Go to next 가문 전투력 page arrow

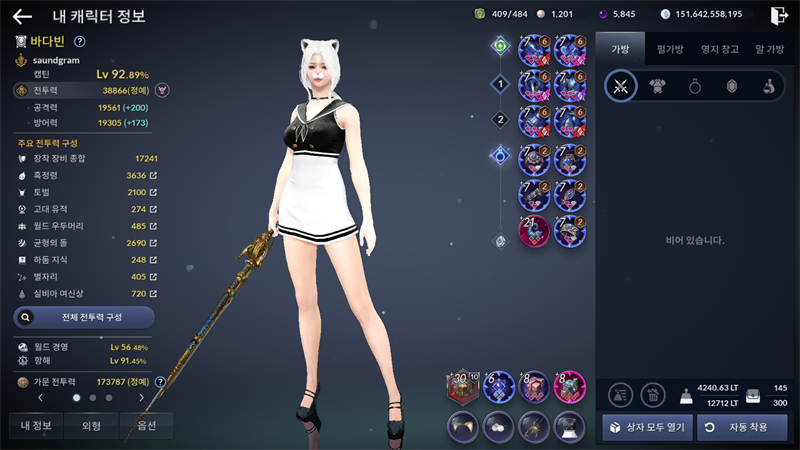point(142,398)
